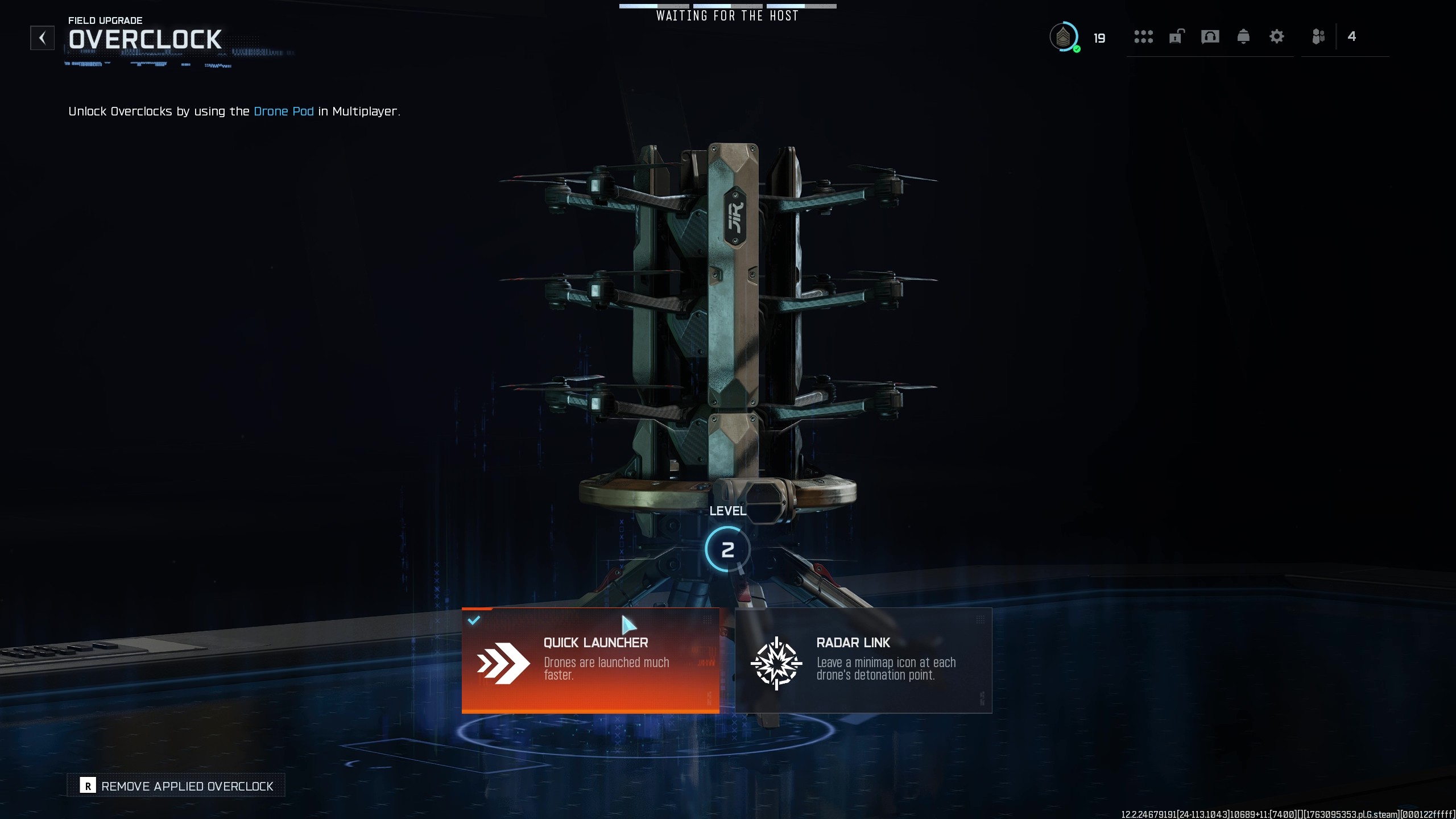Click the Field Upgrade label
Viewport: 1456px width, 819px height.
point(105,20)
